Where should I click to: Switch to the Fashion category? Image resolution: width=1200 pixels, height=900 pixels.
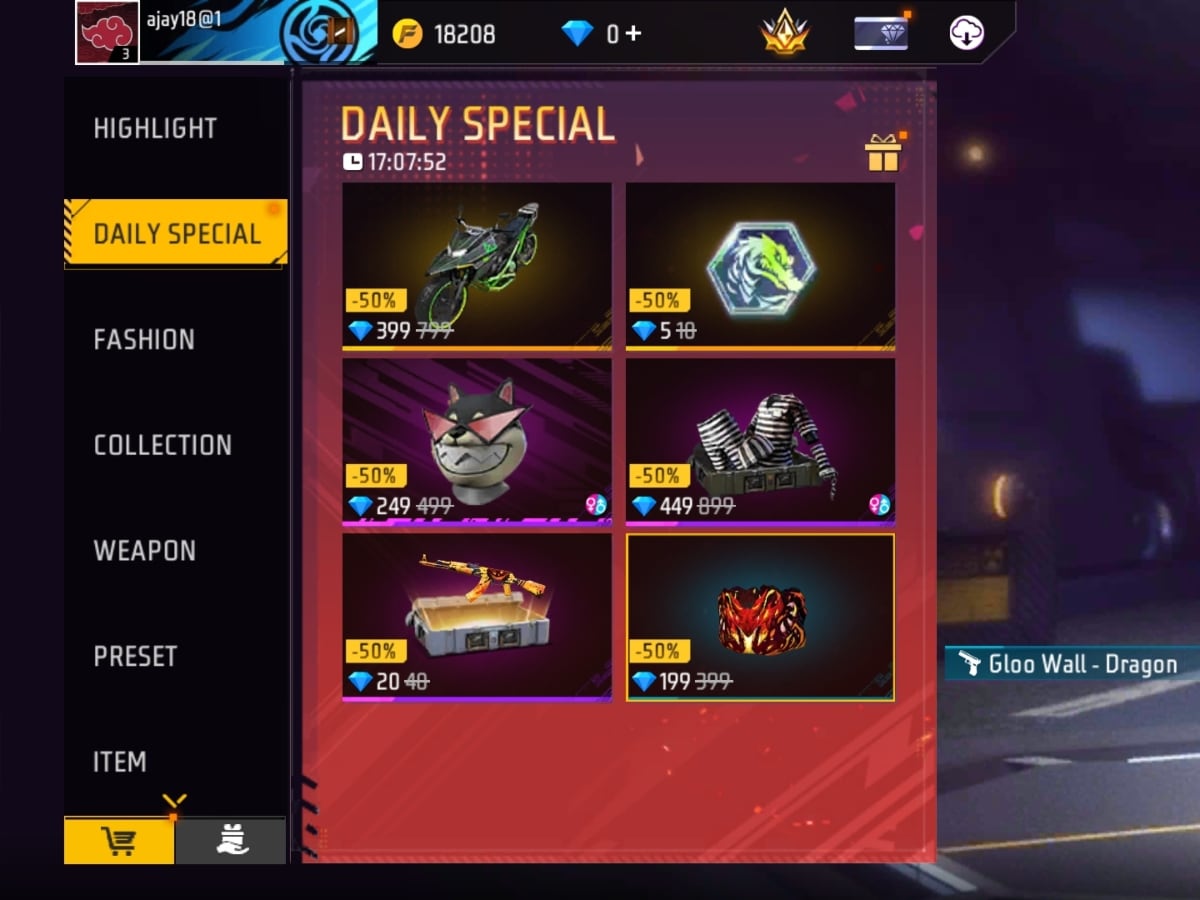(x=144, y=340)
